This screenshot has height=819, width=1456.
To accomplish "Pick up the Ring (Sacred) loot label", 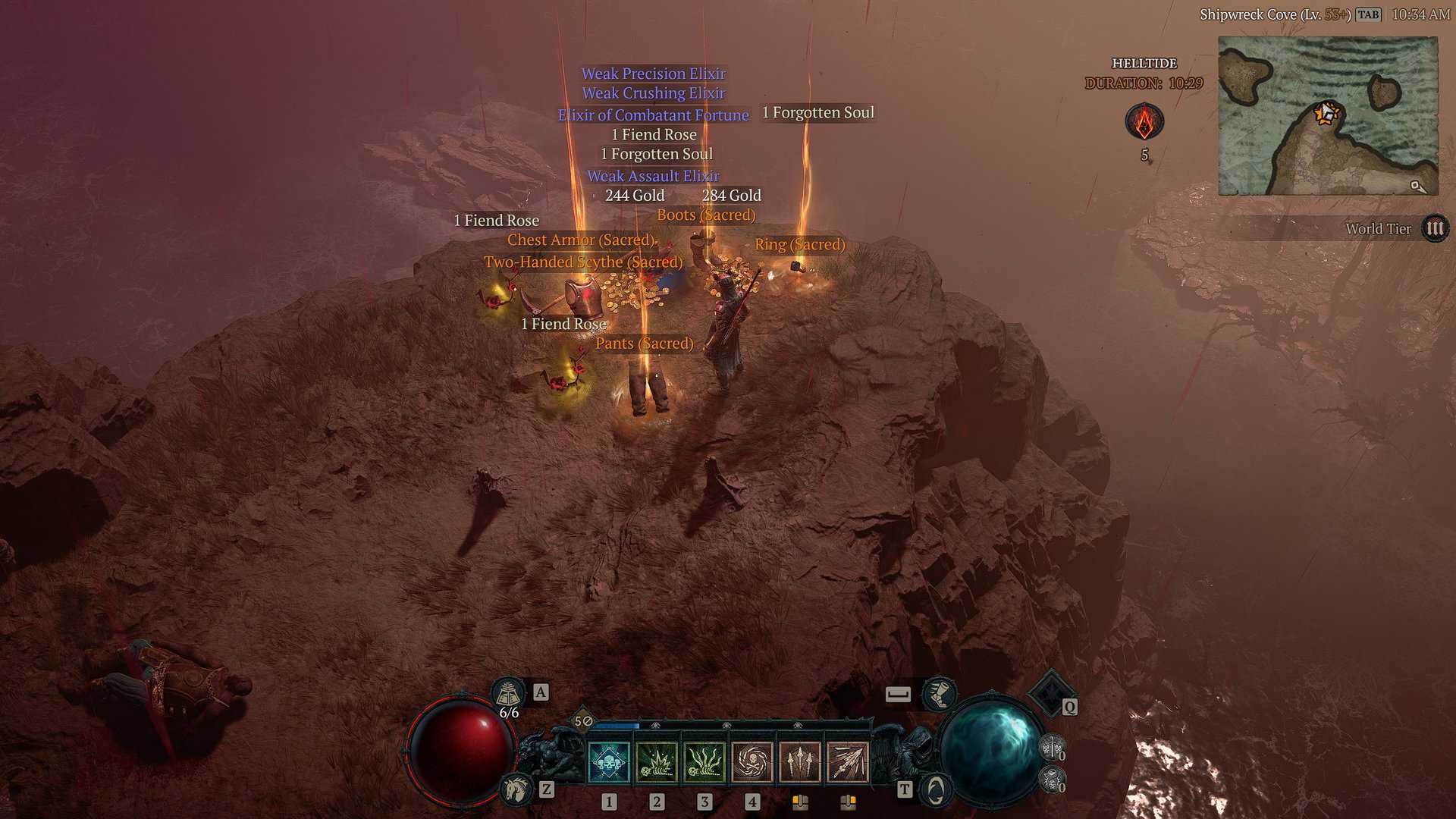I will pos(799,244).
